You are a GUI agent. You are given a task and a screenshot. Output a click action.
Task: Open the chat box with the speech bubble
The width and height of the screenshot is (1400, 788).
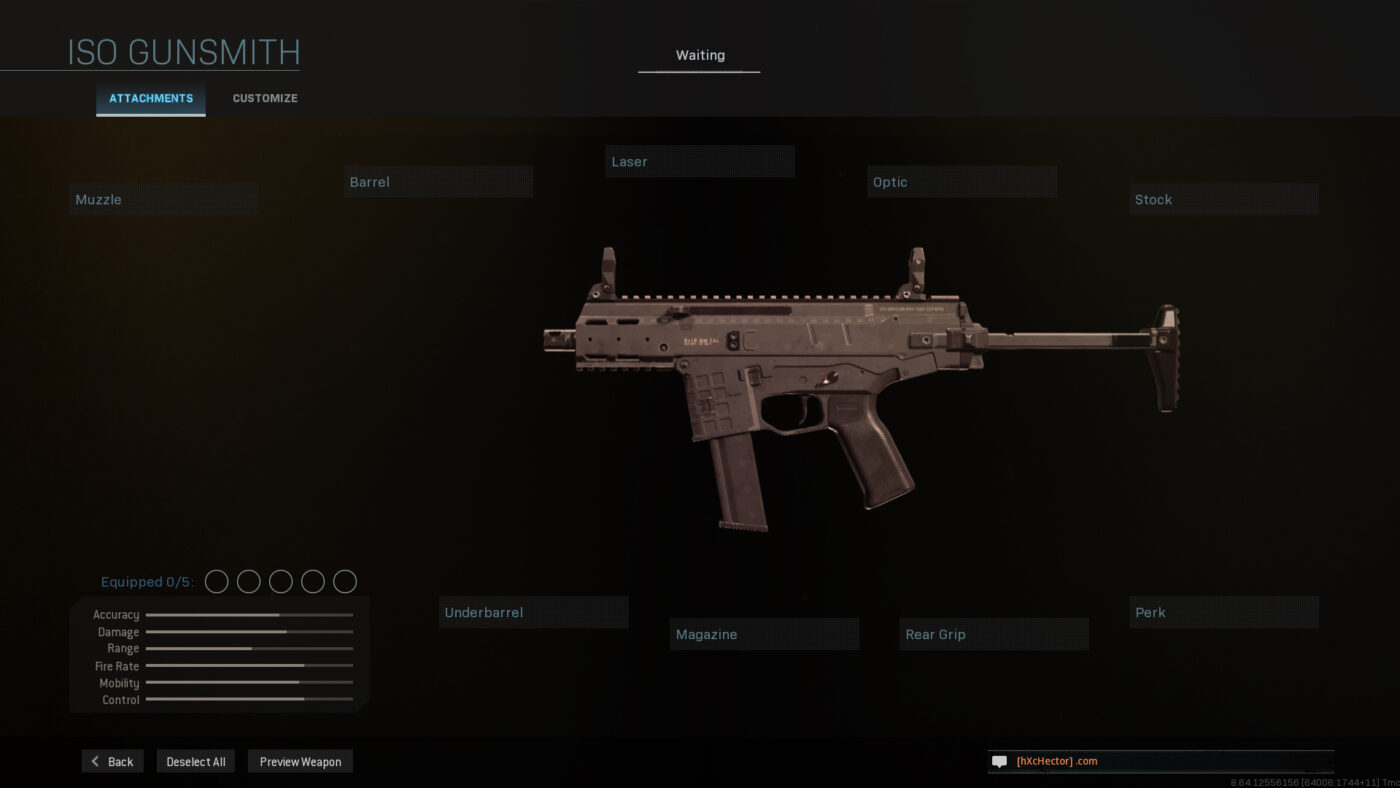point(999,761)
